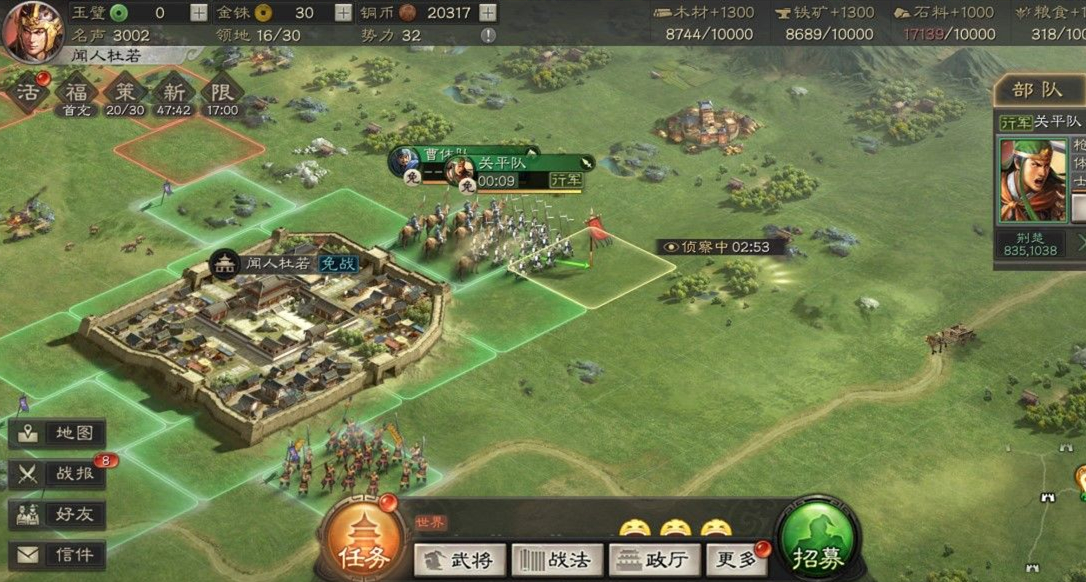Open the player avatar profile
The width and height of the screenshot is (1086, 582).
[x=33, y=28]
